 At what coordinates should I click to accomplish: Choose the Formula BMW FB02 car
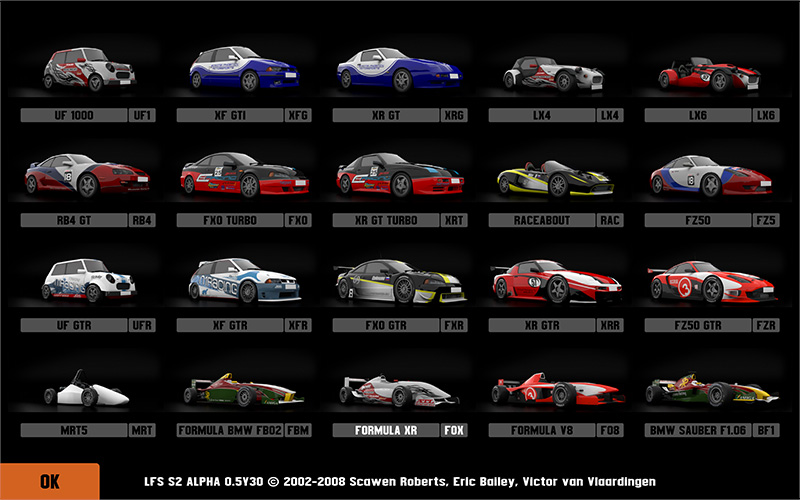245,390
